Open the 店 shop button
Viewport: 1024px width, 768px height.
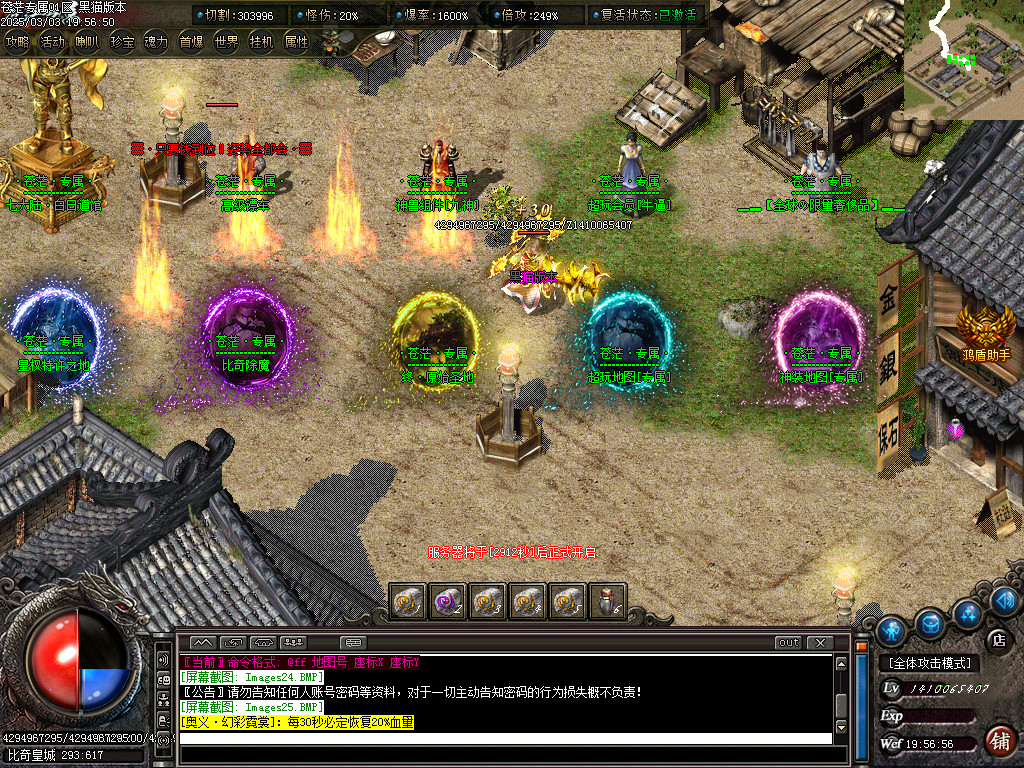(x=997, y=638)
